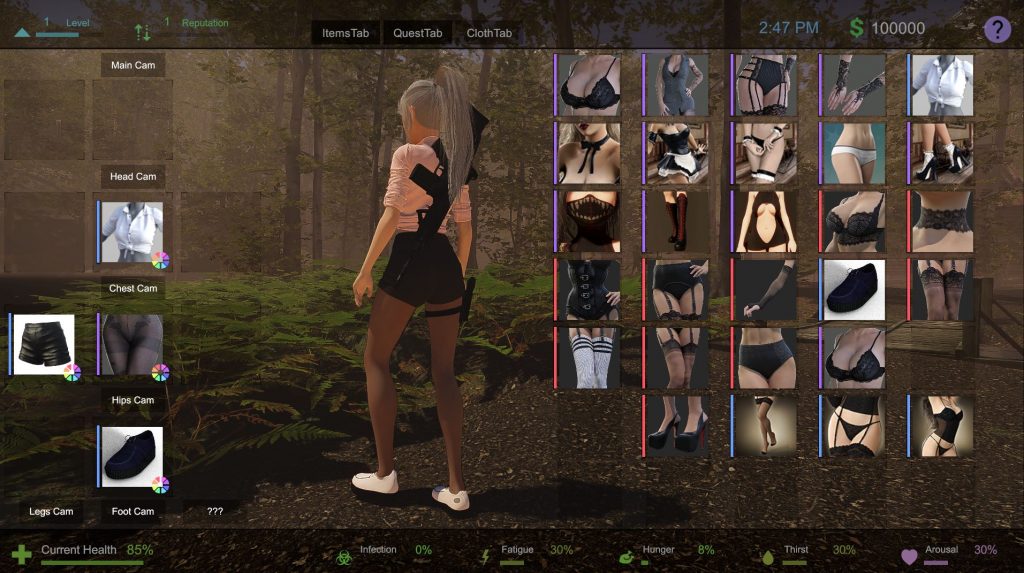Click the ??? camera button
1024x573 pixels.
(x=215, y=512)
